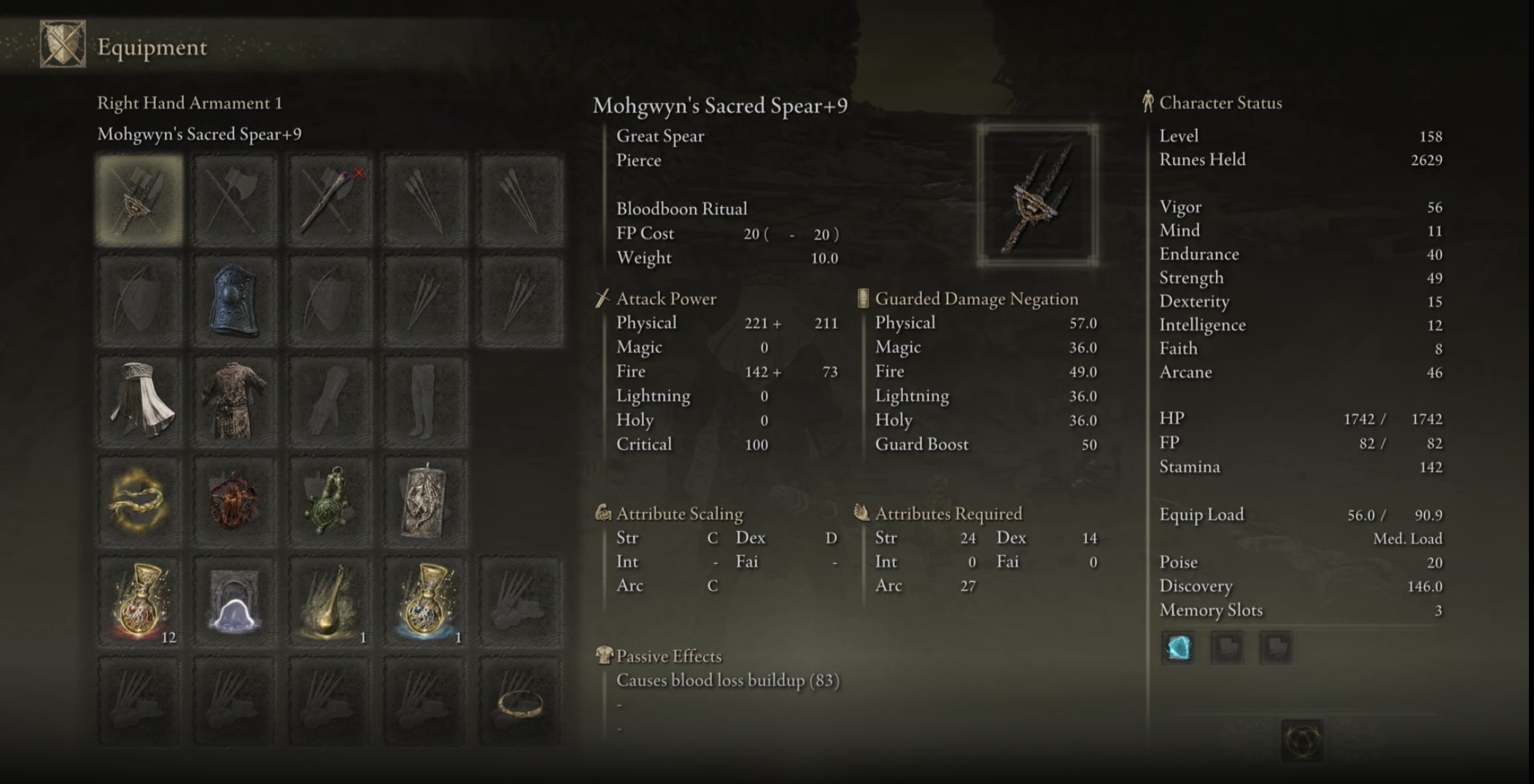
Task: Select the empty axe-outline right-hand slot
Action: point(234,200)
